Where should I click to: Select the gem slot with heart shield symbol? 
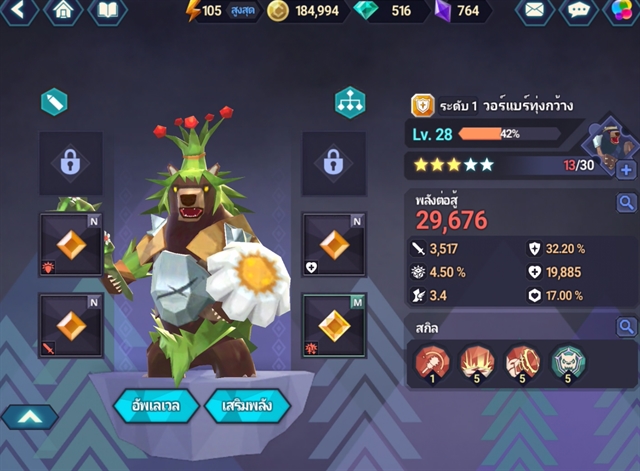click(x=333, y=244)
